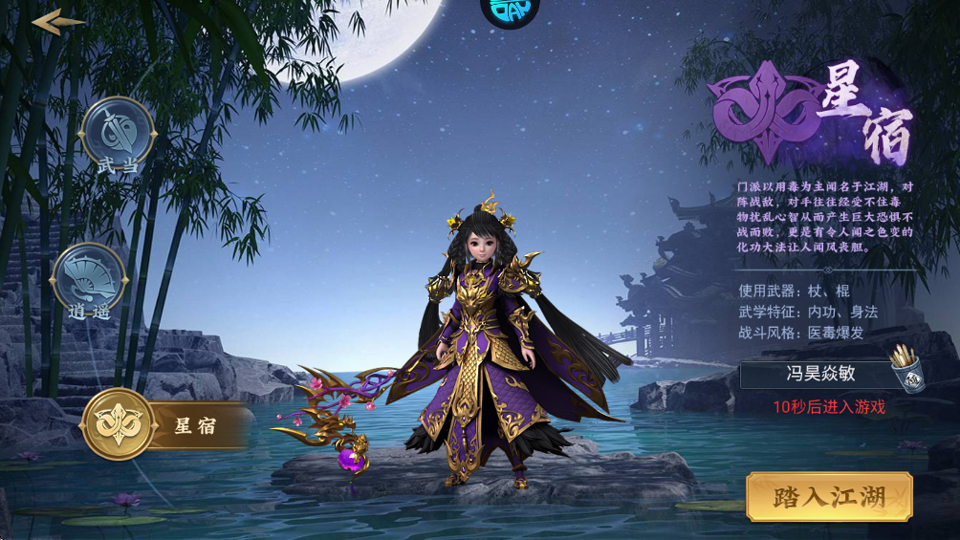Choose the 逍遥 (Xiaoyao) sect
The image size is (960, 540).
point(88,280)
